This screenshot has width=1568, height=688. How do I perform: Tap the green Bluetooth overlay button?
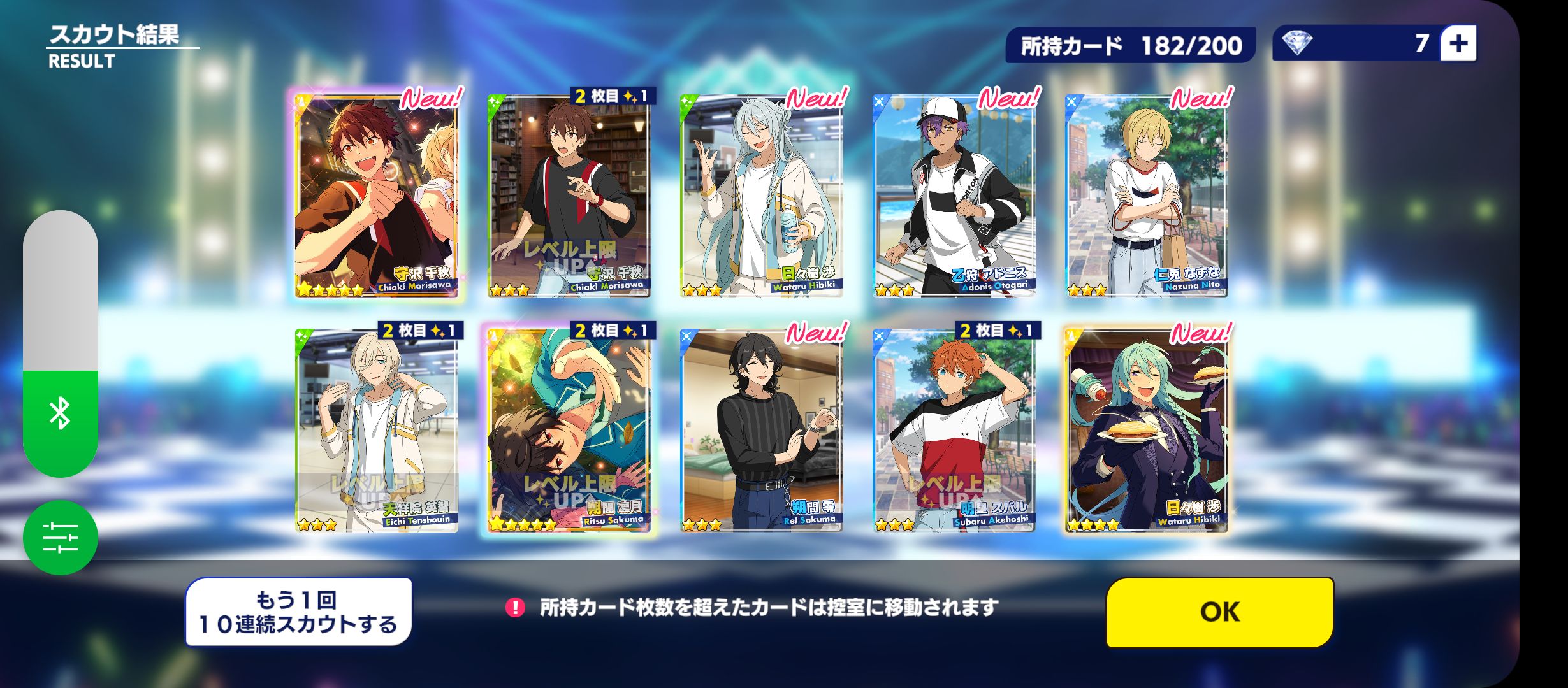[x=61, y=414]
